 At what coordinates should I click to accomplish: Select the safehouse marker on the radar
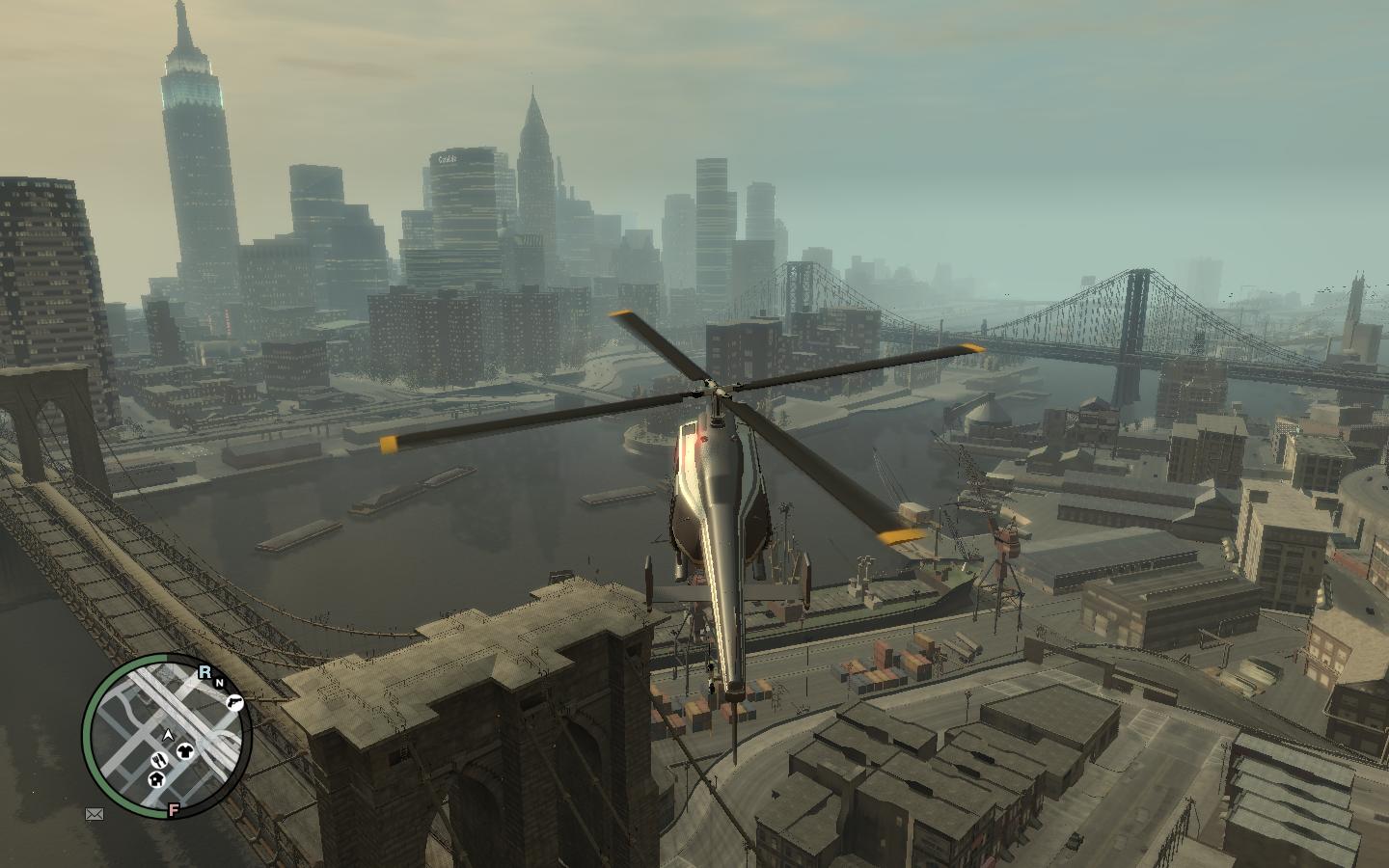(156, 779)
